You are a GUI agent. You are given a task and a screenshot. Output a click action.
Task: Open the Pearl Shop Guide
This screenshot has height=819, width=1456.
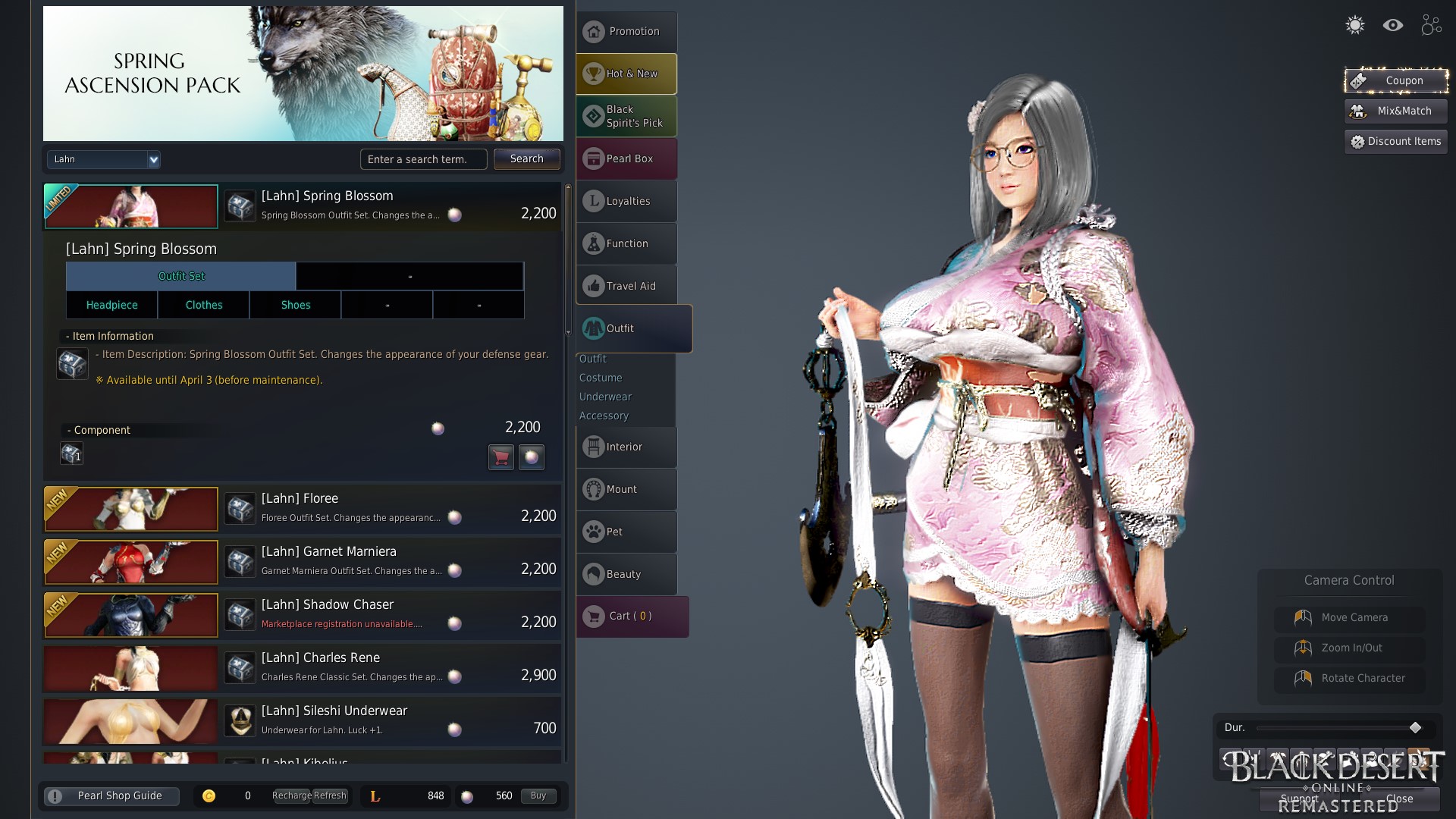pos(111,795)
